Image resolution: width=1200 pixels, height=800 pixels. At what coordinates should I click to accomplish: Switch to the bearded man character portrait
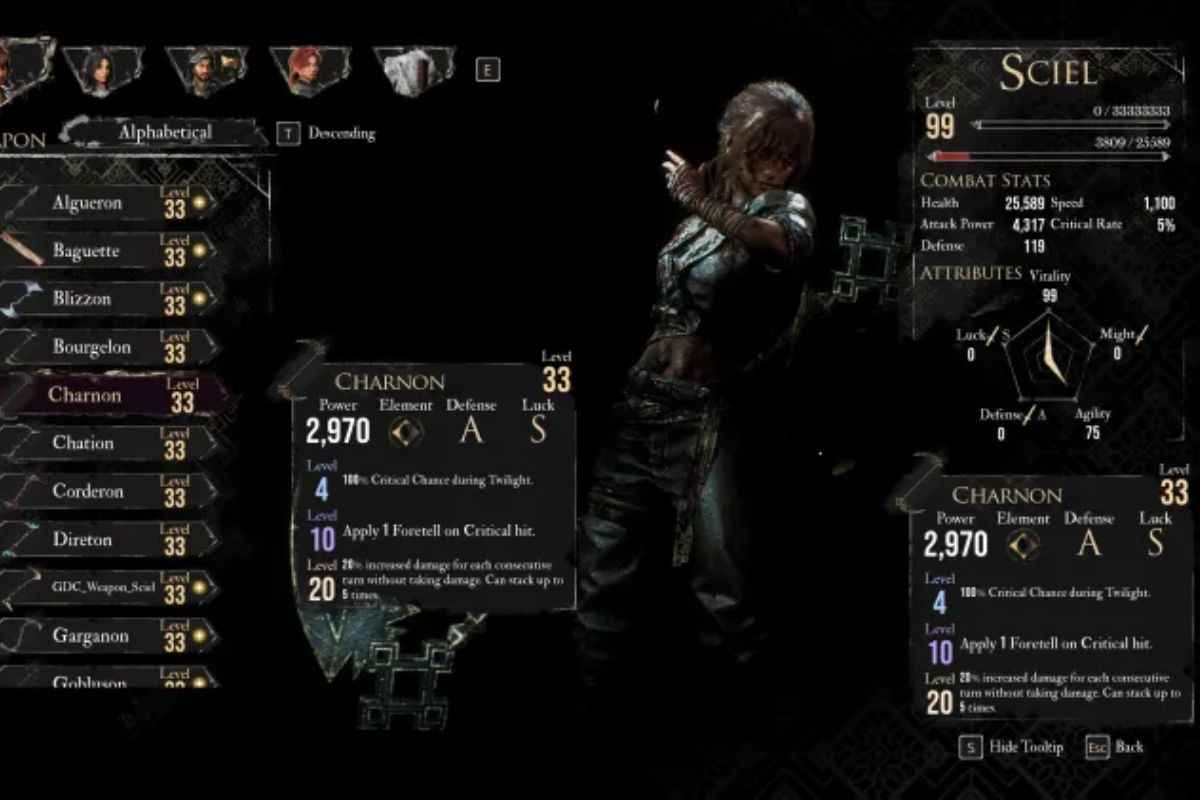click(x=205, y=70)
